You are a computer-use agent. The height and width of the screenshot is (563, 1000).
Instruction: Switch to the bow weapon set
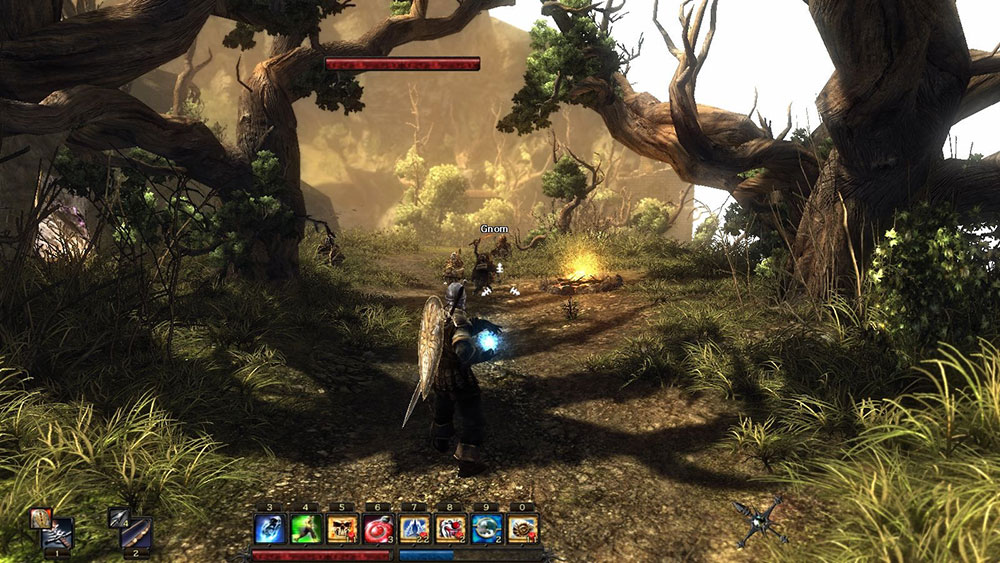[136, 535]
